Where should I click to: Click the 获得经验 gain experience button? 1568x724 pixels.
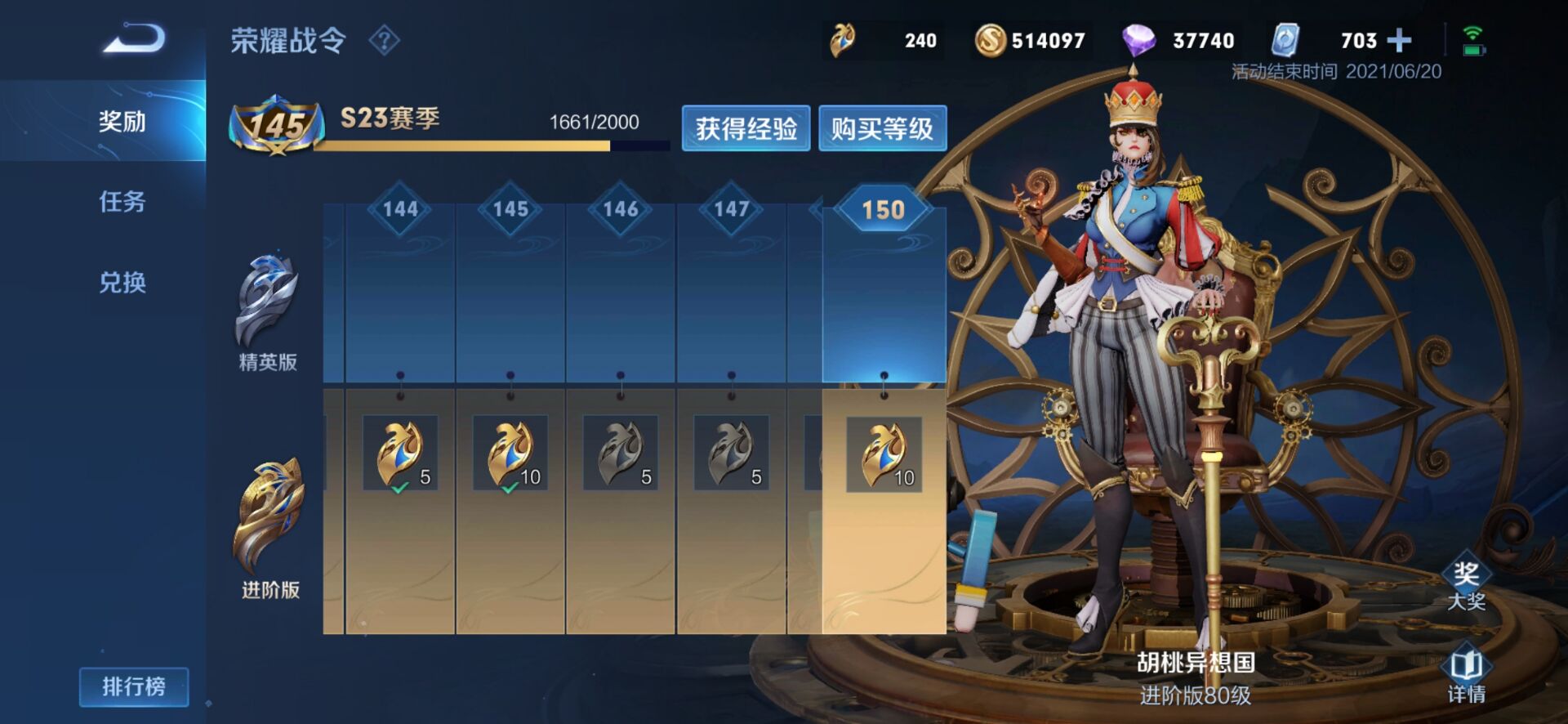[x=746, y=128]
